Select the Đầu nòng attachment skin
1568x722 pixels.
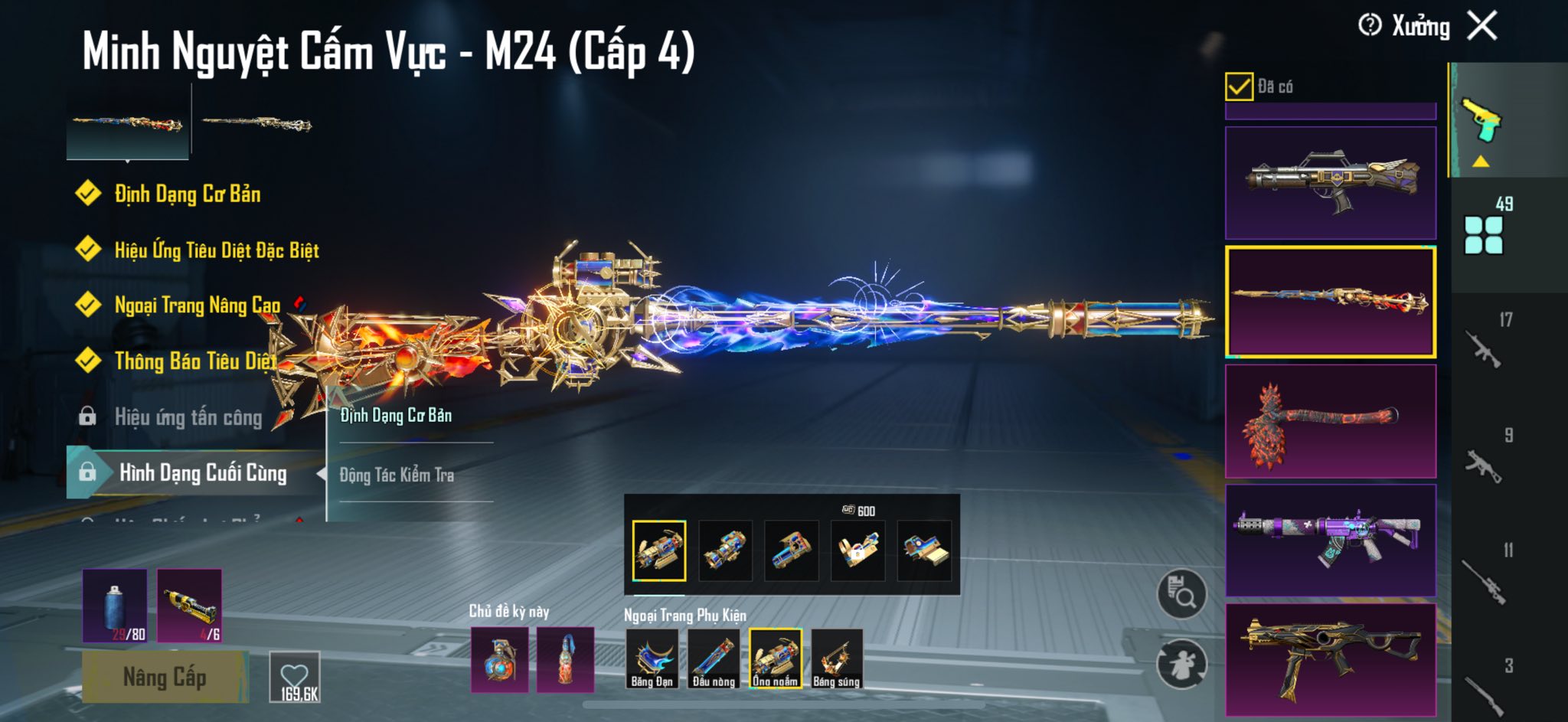714,658
